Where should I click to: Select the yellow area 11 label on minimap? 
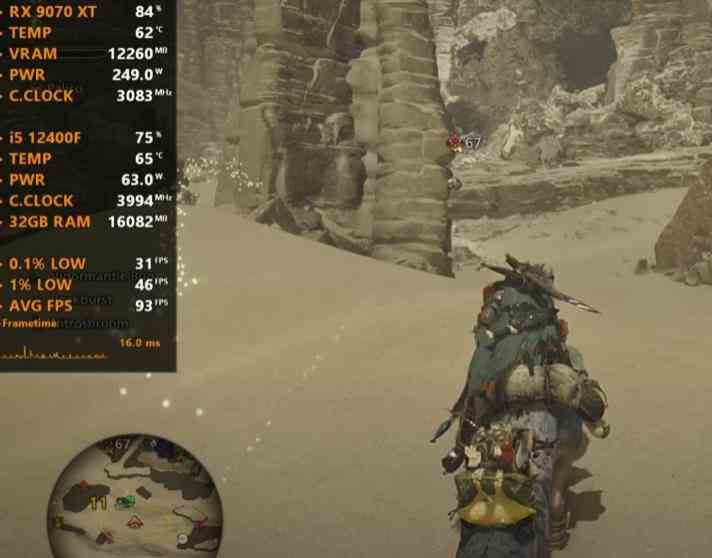tap(99, 503)
